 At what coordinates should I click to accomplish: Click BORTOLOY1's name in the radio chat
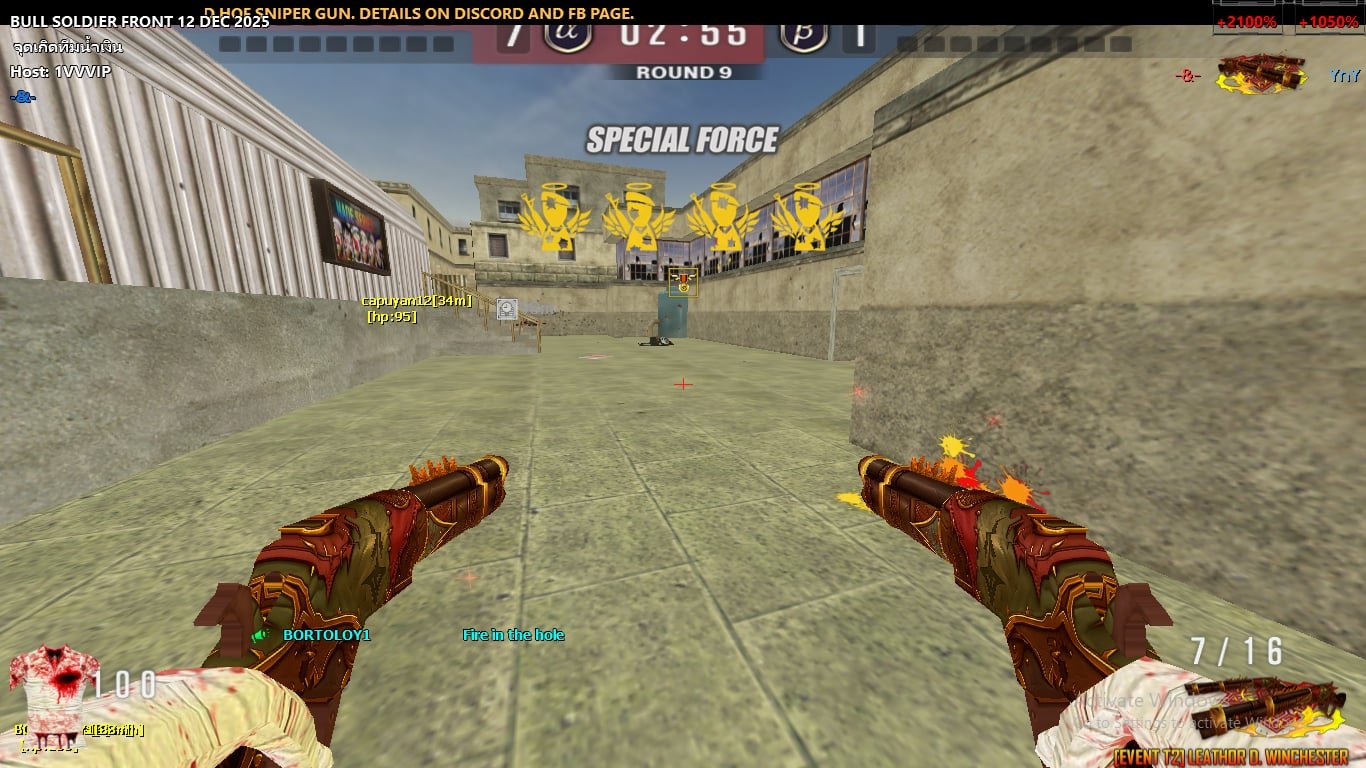pos(327,635)
